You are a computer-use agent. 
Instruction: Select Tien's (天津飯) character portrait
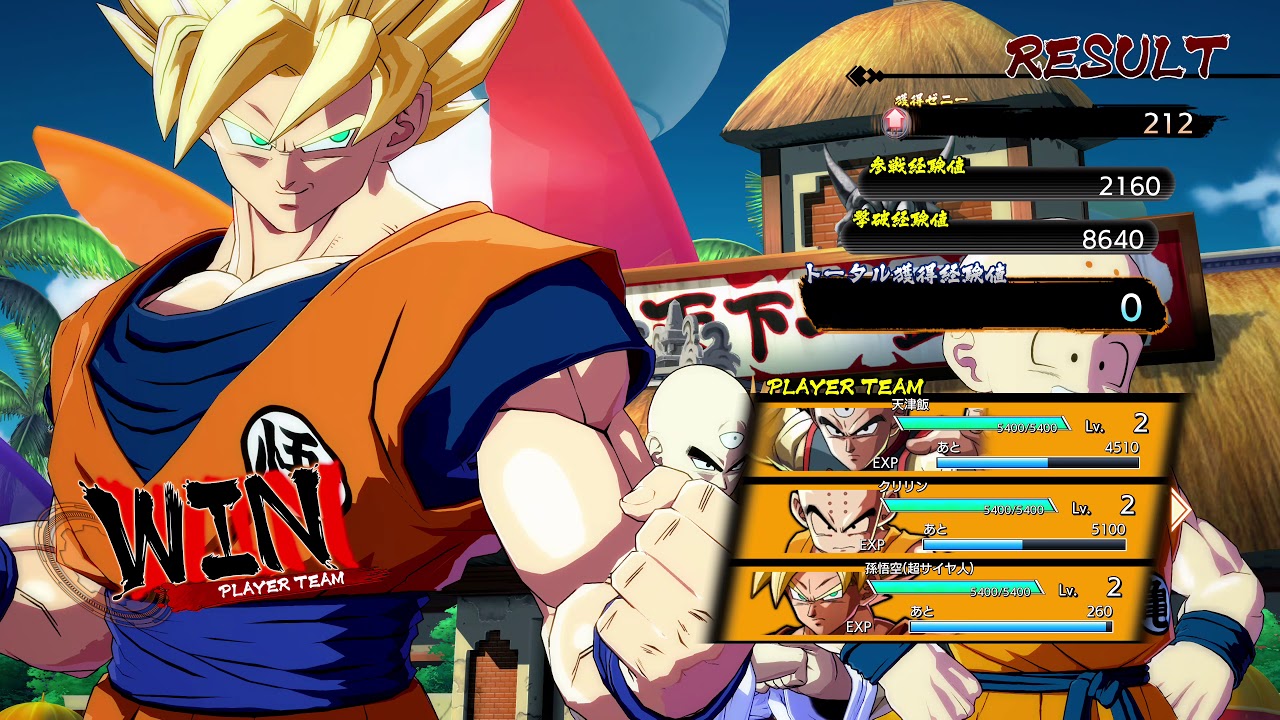click(843, 435)
